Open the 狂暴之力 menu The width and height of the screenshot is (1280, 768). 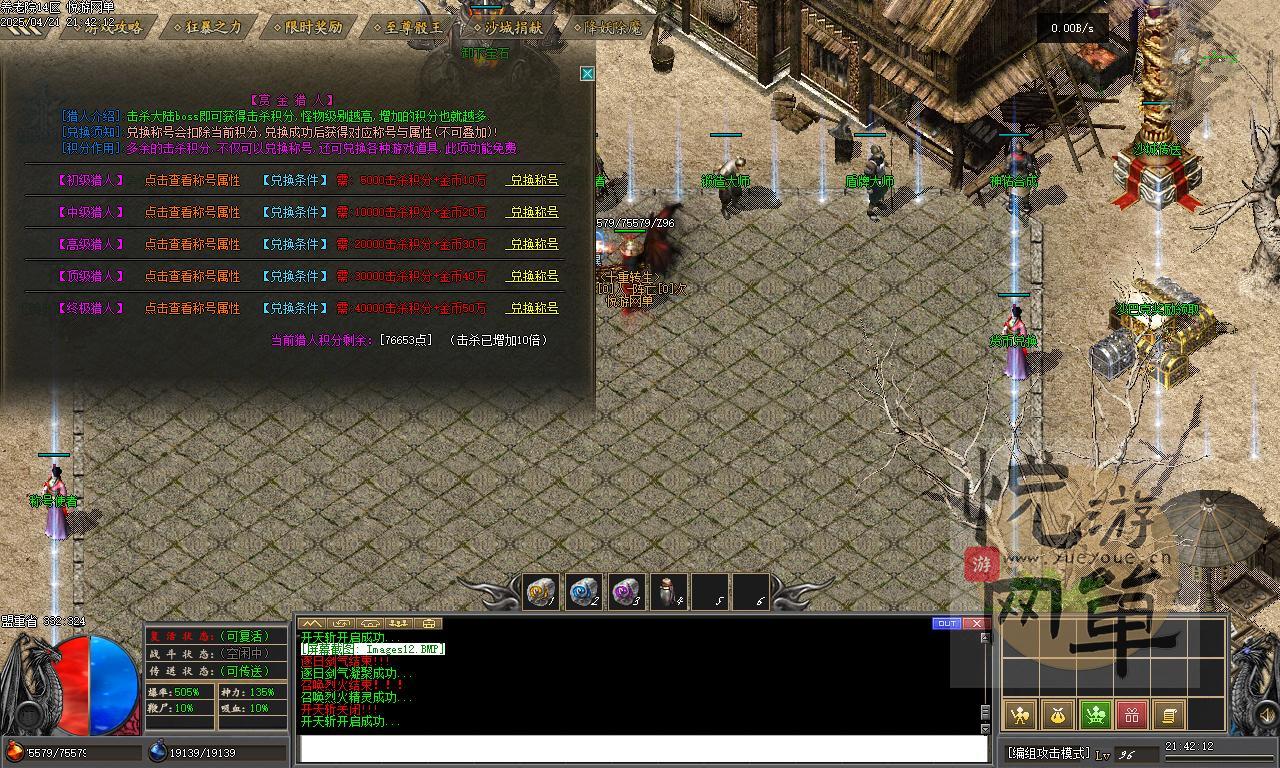click(207, 28)
